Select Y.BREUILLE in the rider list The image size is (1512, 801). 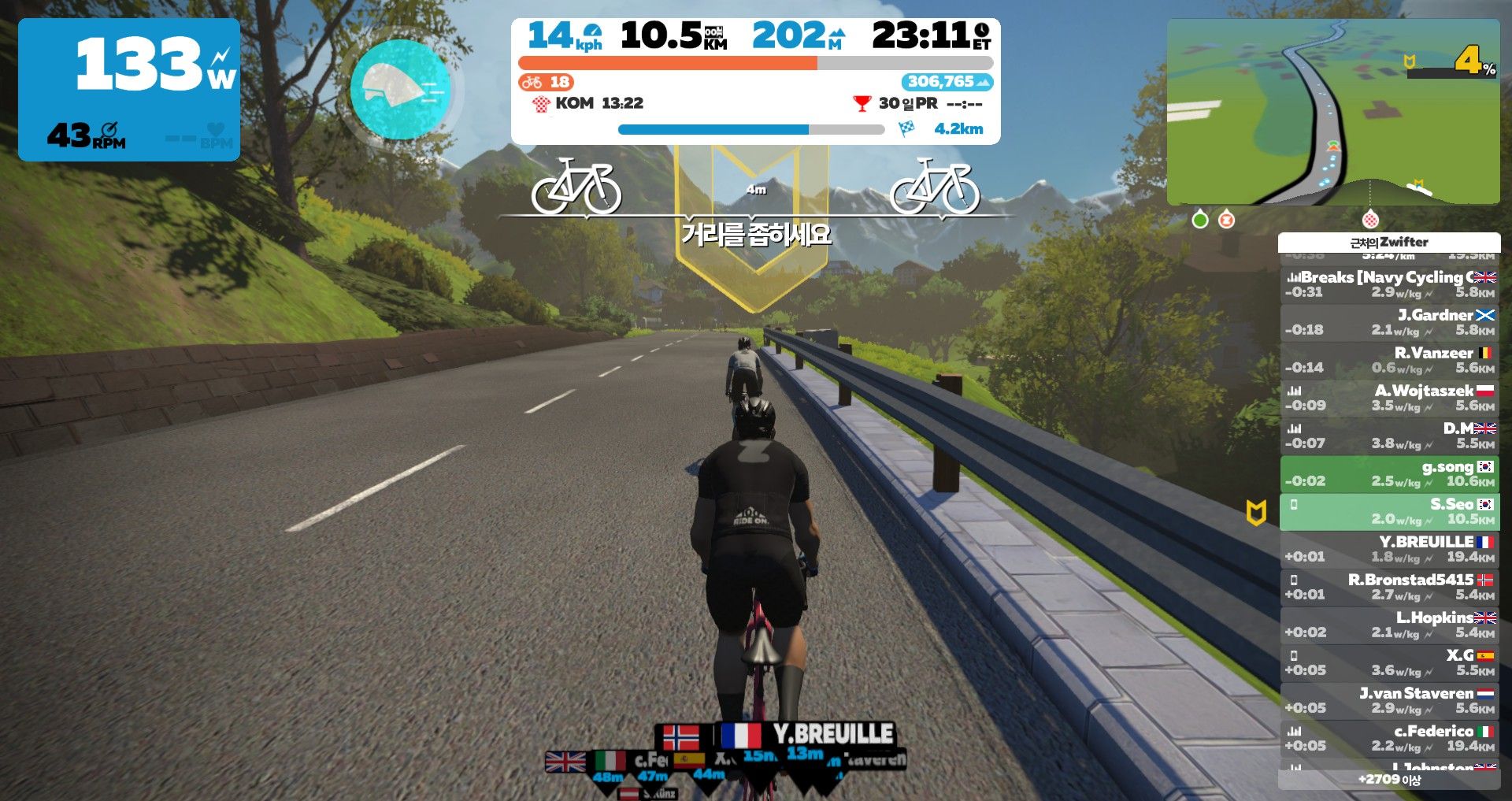click(x=1389, y=549)
